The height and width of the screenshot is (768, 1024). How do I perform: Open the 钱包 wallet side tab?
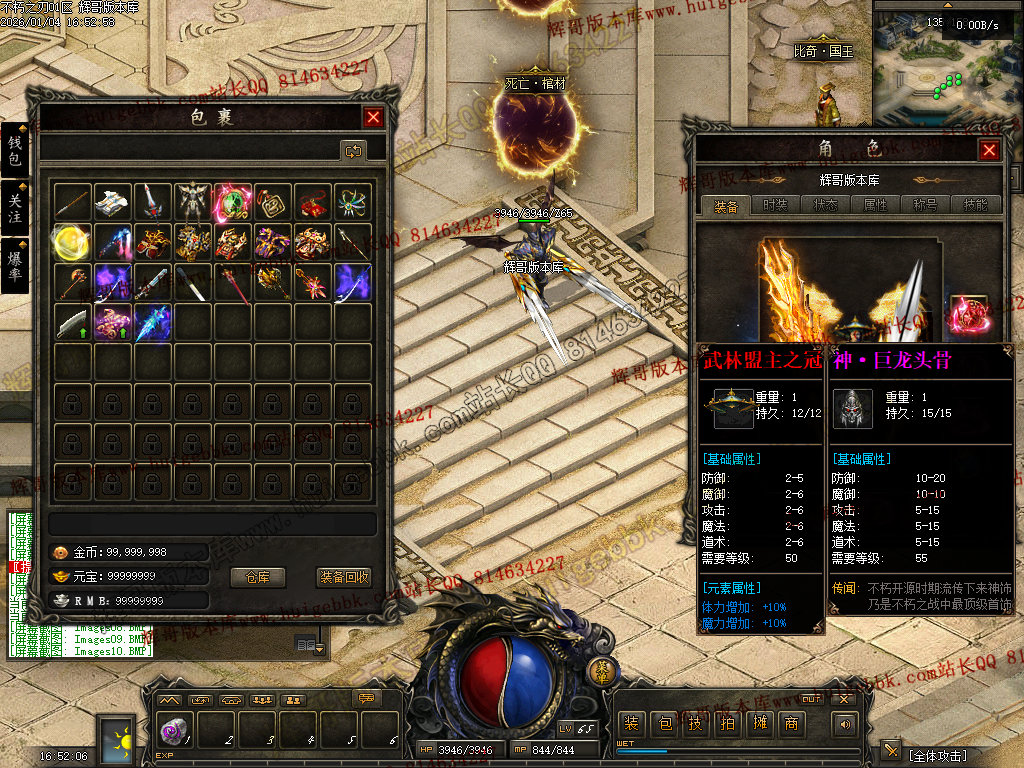tap(15, 151)
